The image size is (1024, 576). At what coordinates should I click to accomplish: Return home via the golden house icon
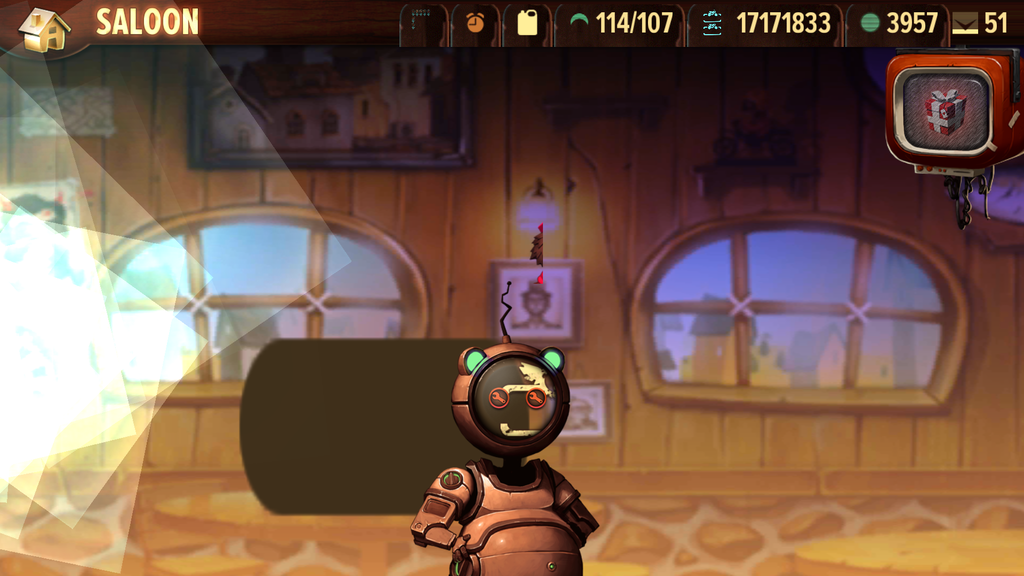tap(44, 28)
